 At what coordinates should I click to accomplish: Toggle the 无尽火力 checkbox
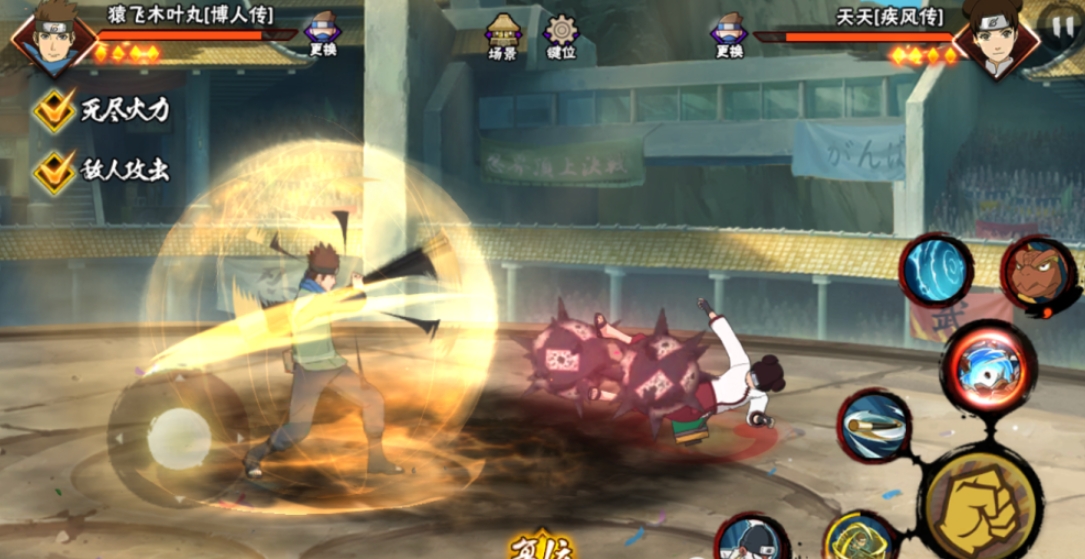coord(54,109)
